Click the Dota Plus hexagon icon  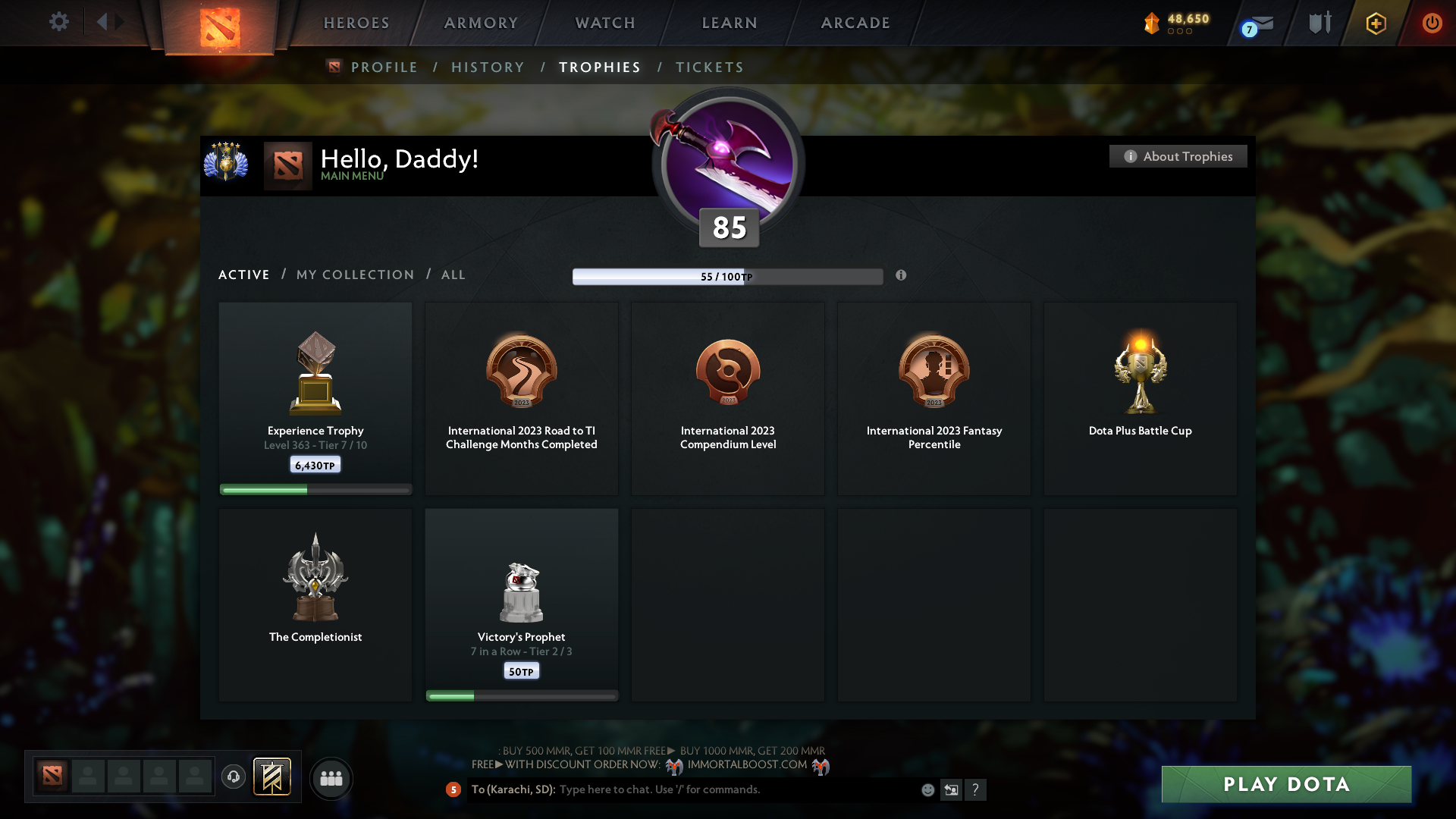(x=1375, y=23)
